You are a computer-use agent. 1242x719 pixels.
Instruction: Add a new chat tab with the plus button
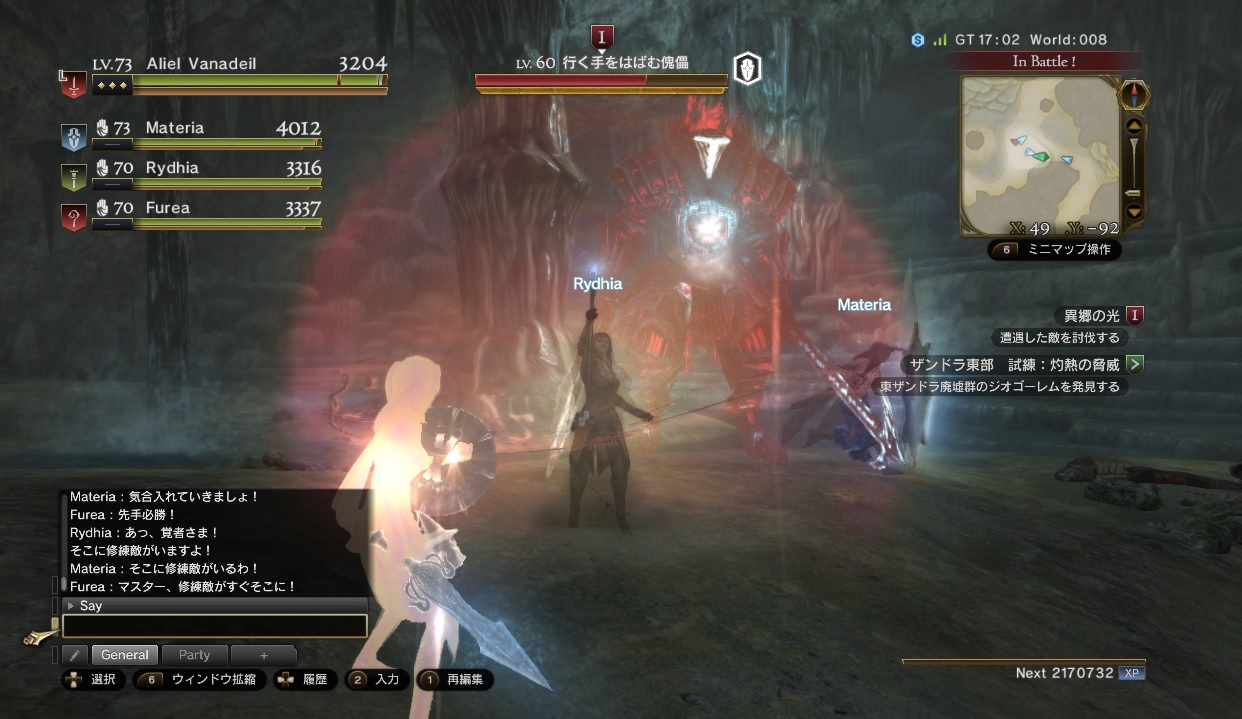pos(264,655)
